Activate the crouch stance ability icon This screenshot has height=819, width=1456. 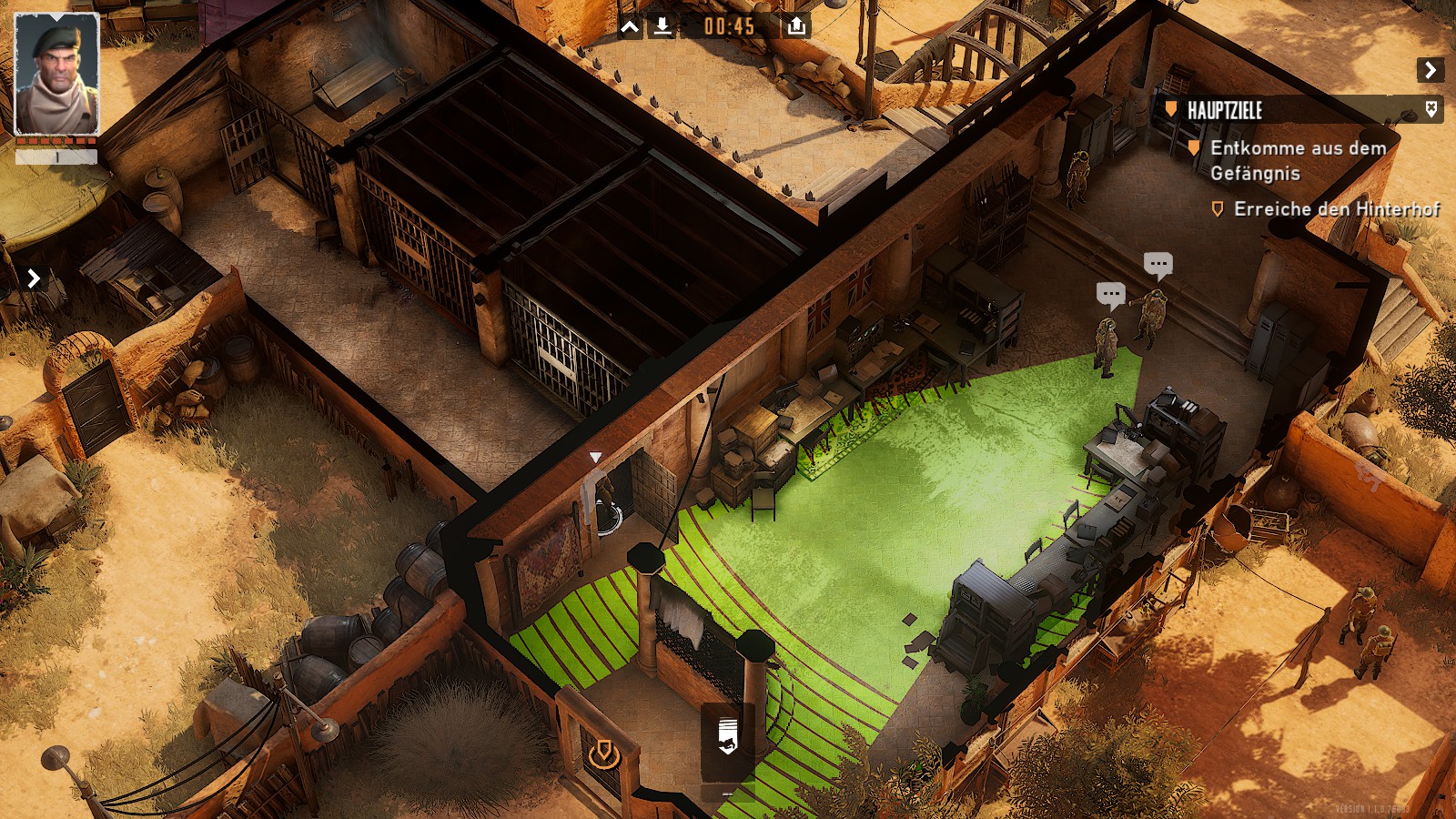point(726,735)
